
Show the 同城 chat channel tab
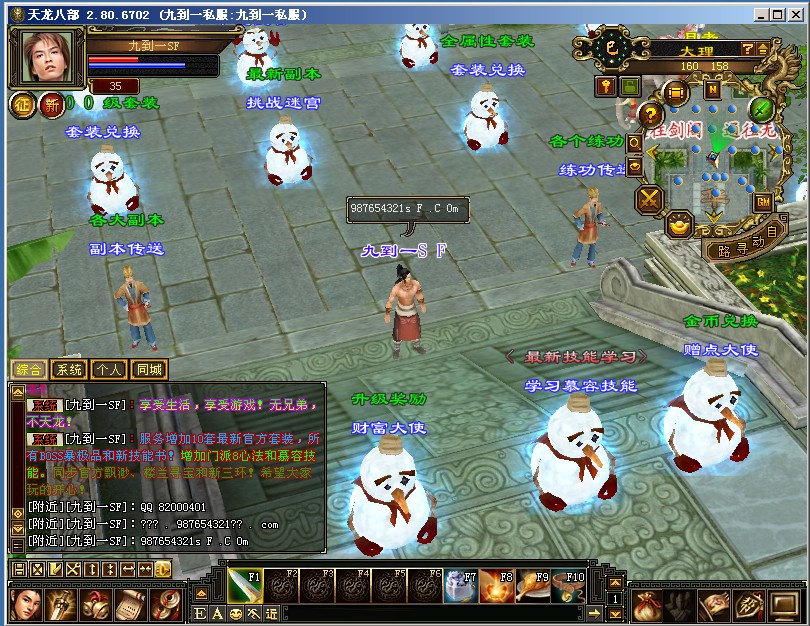pyautogui.click(x=149, y=369)
